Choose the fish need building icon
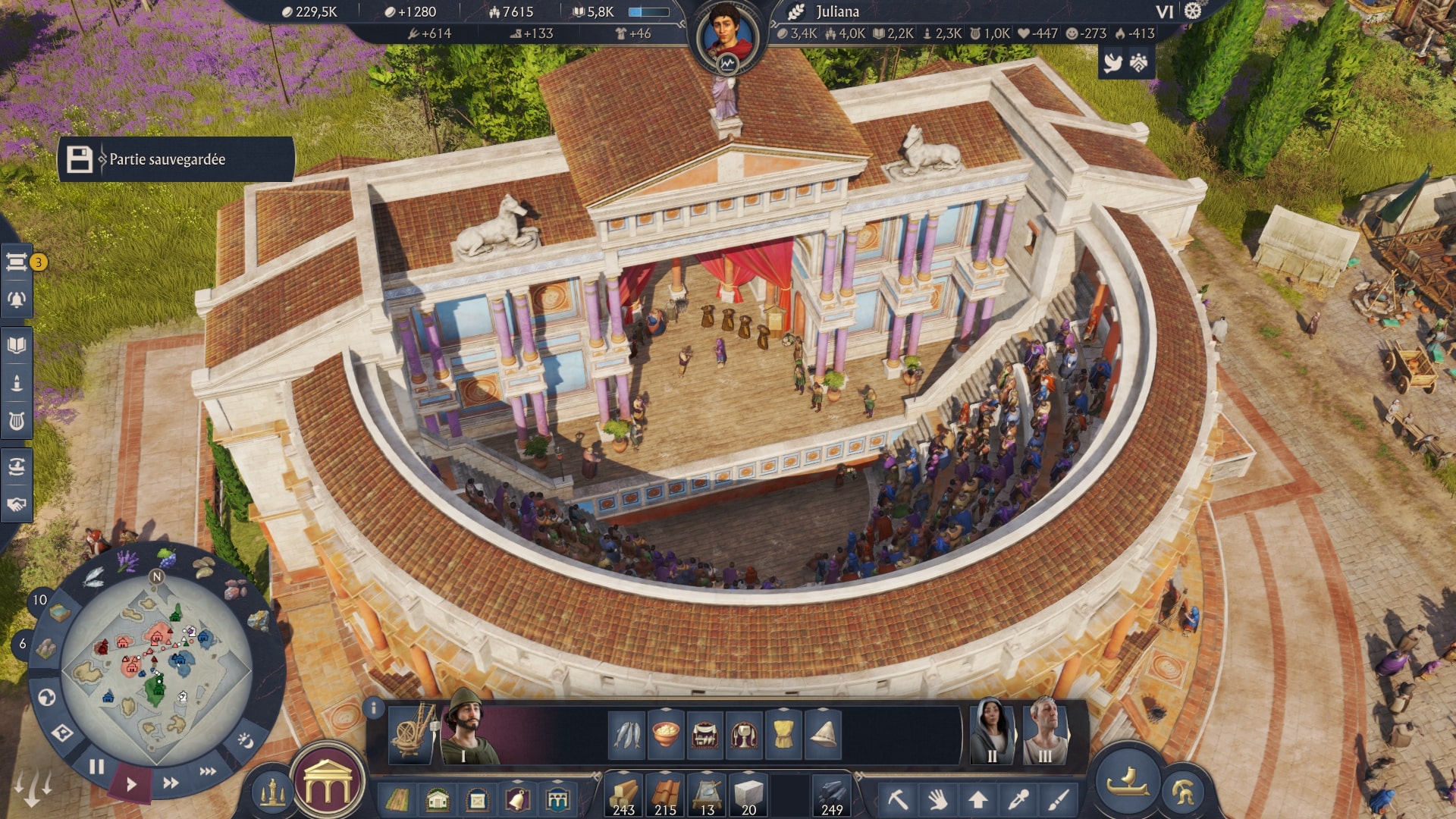The height and width of the screenshot is (819, 1456). coord(626,734)
